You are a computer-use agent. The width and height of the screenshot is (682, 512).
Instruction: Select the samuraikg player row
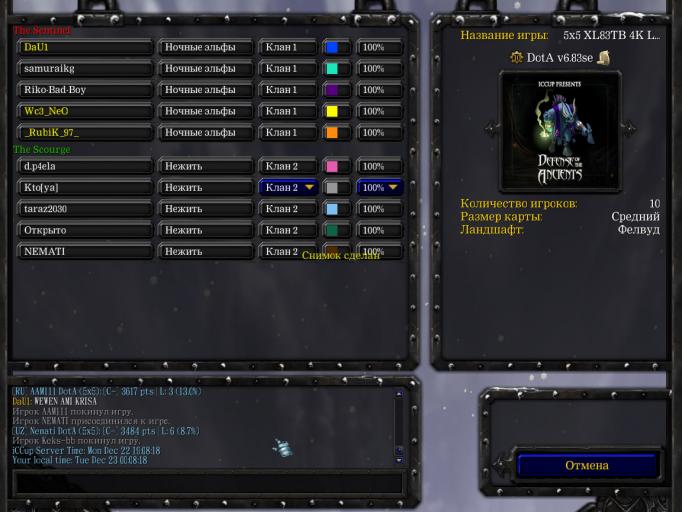point(86,69)
